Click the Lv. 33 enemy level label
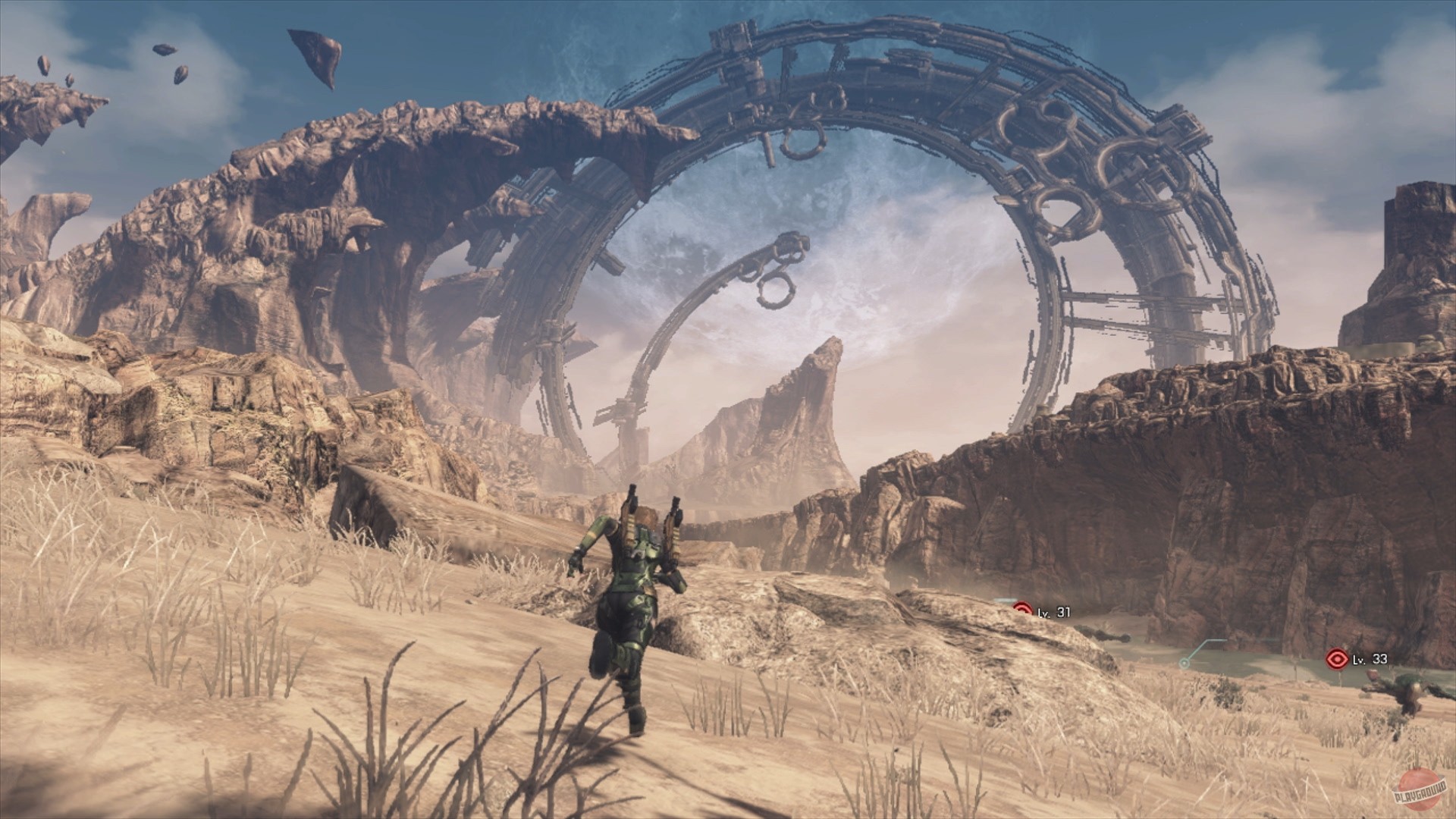 pyautogui.click(x=1369, y=661)
